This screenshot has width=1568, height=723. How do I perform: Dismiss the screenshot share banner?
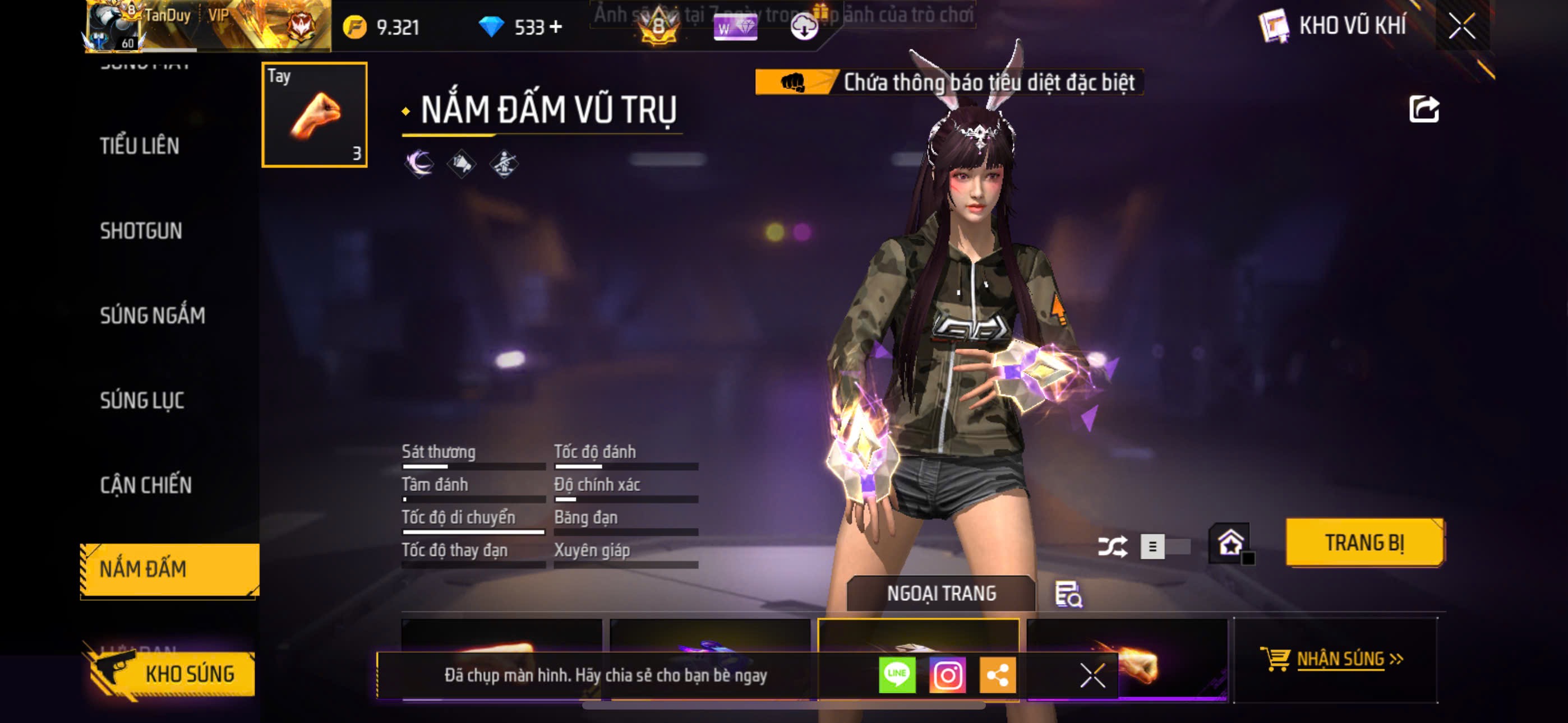point(1092,675)
